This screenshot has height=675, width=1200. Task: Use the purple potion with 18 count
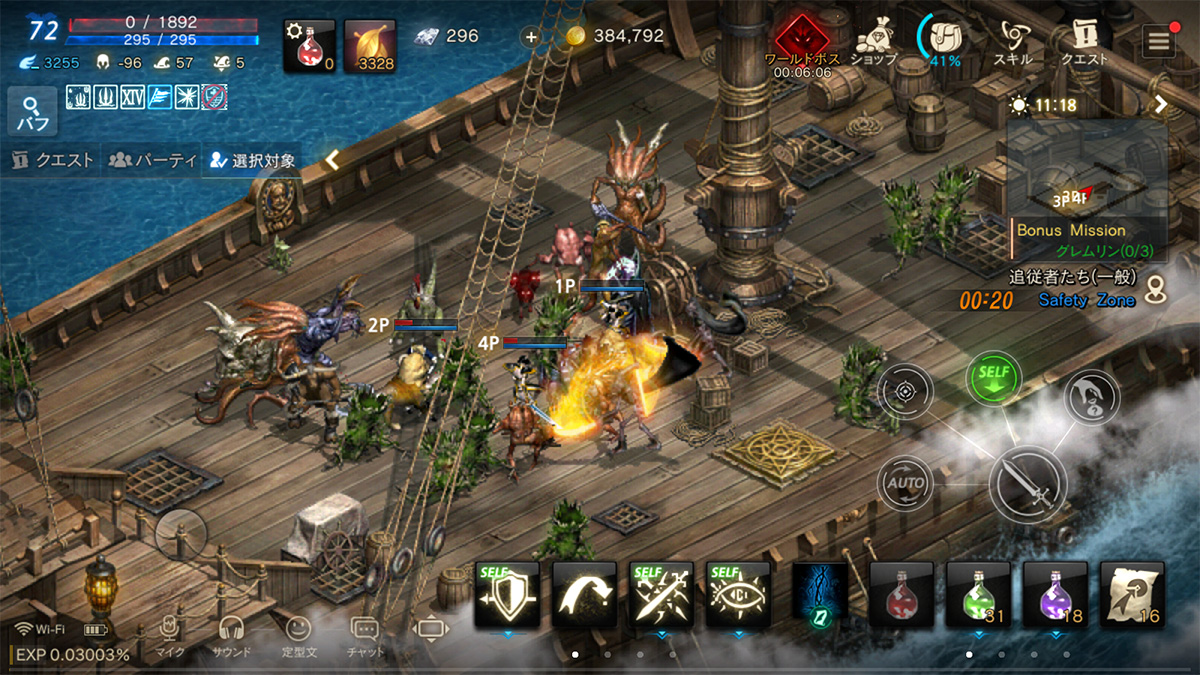[1055, 595]
